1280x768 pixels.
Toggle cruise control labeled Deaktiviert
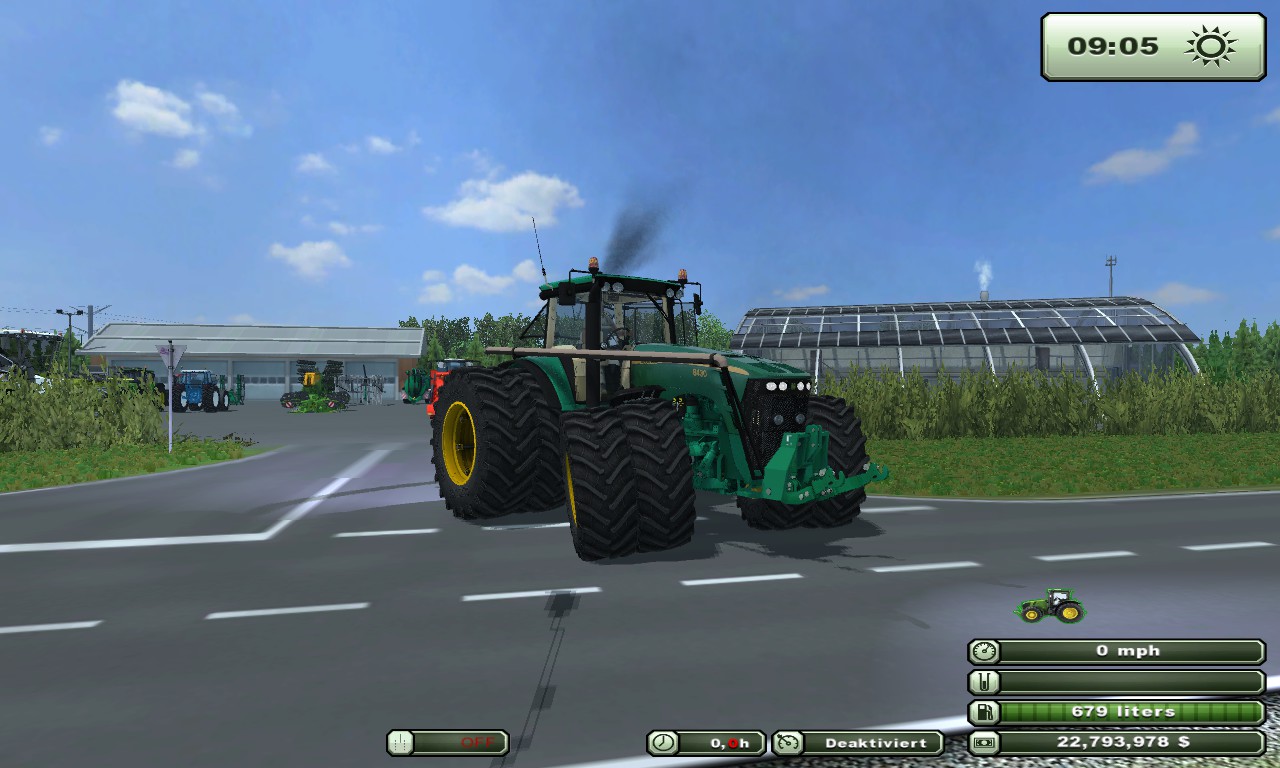tap(875, 743)
